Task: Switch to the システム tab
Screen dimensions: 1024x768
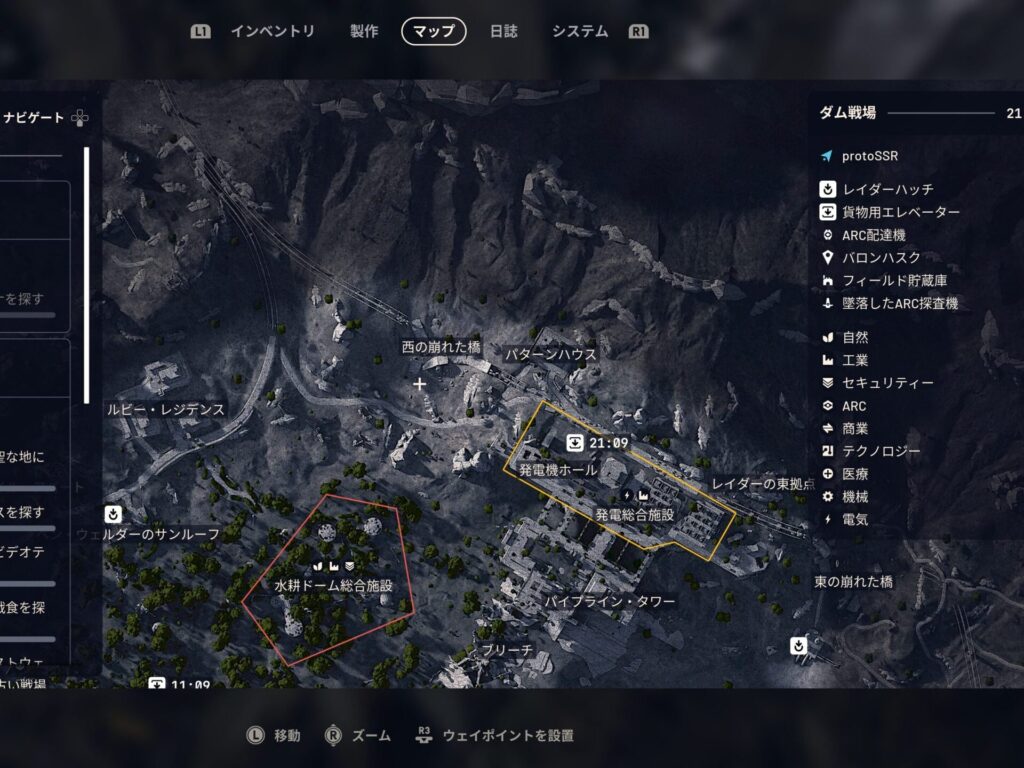Action: pyautogui.click(x=580, y=32)
